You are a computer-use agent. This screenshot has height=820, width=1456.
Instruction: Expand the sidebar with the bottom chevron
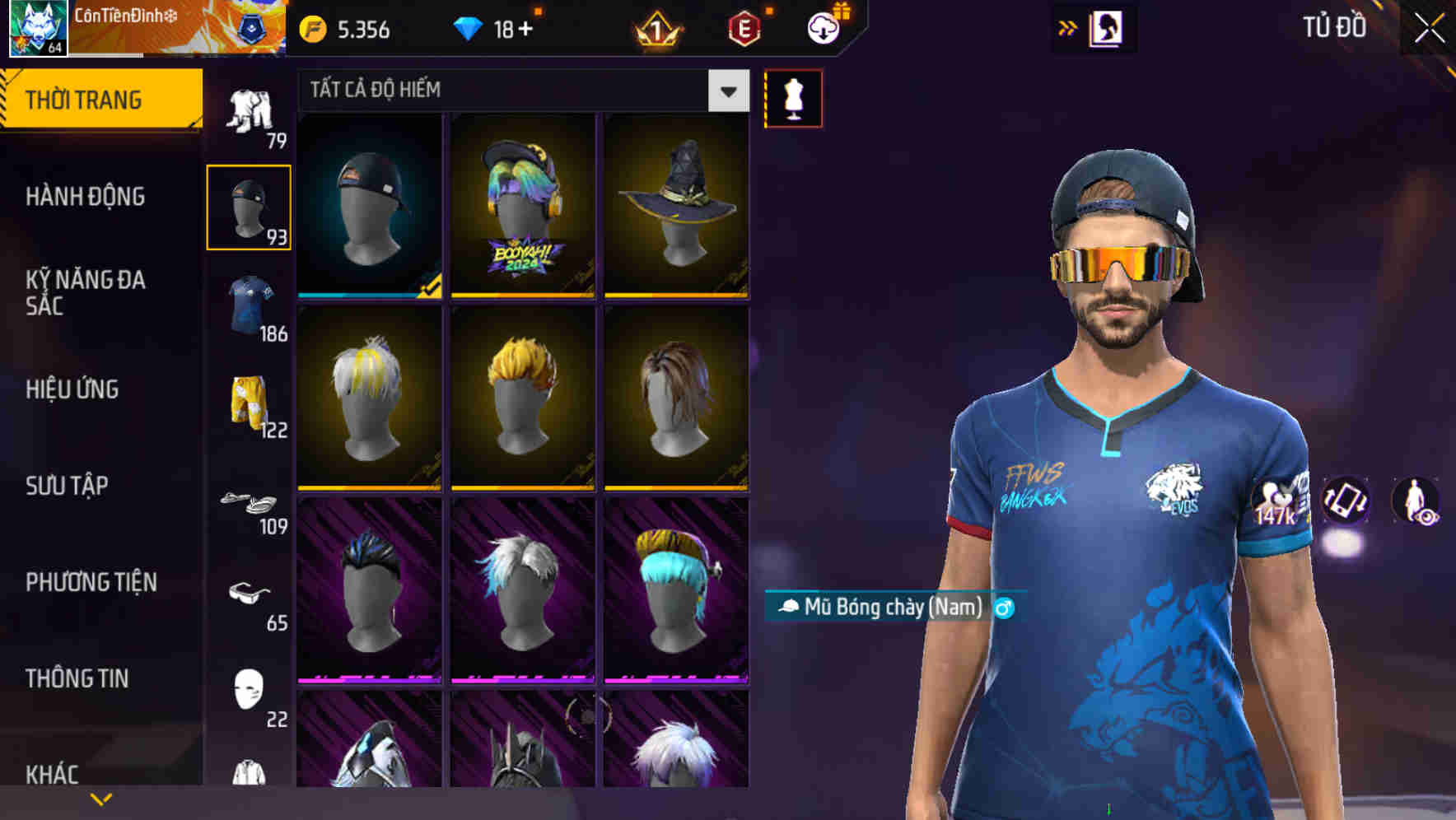click(100, 797)
